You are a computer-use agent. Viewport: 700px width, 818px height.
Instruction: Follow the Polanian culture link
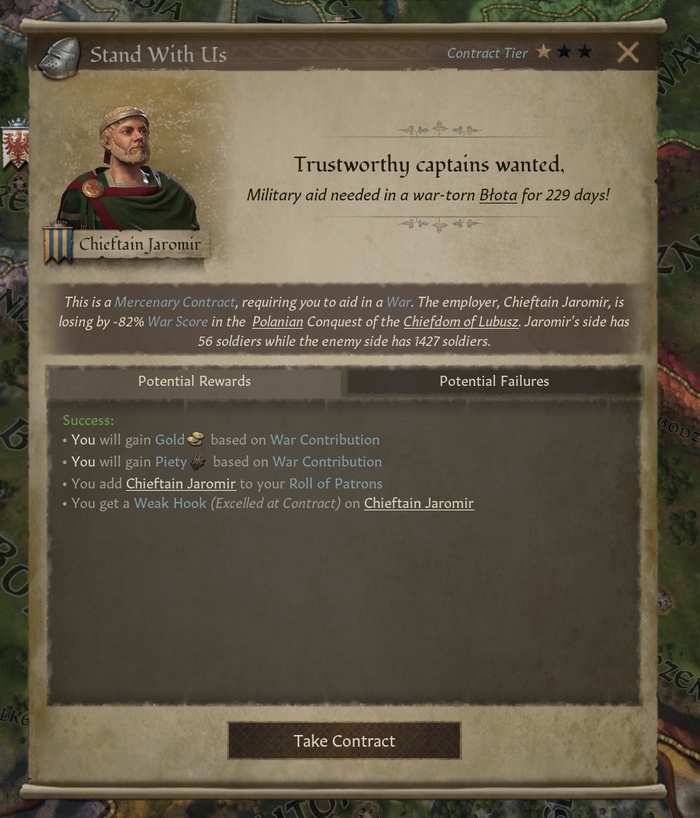[277, 321]
